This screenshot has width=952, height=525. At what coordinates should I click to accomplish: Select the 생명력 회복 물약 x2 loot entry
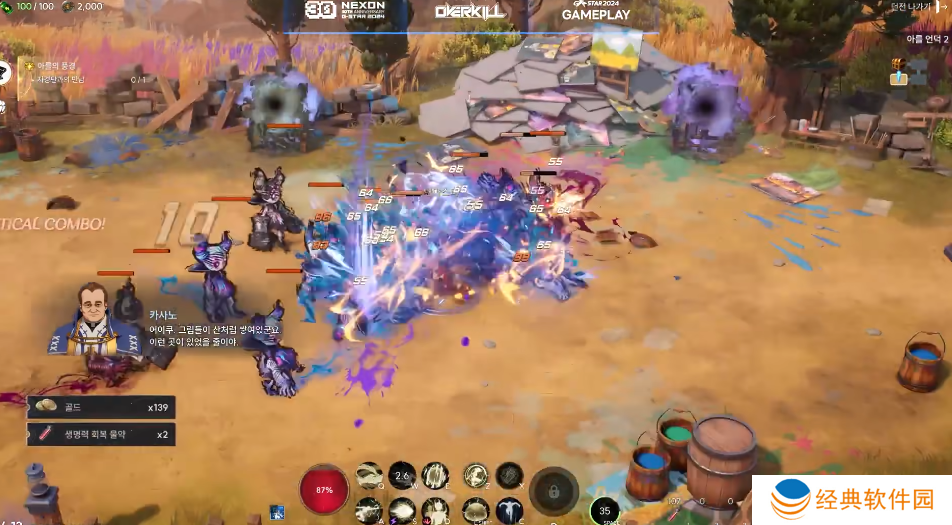pyautogui.click(x=101, y=434)
